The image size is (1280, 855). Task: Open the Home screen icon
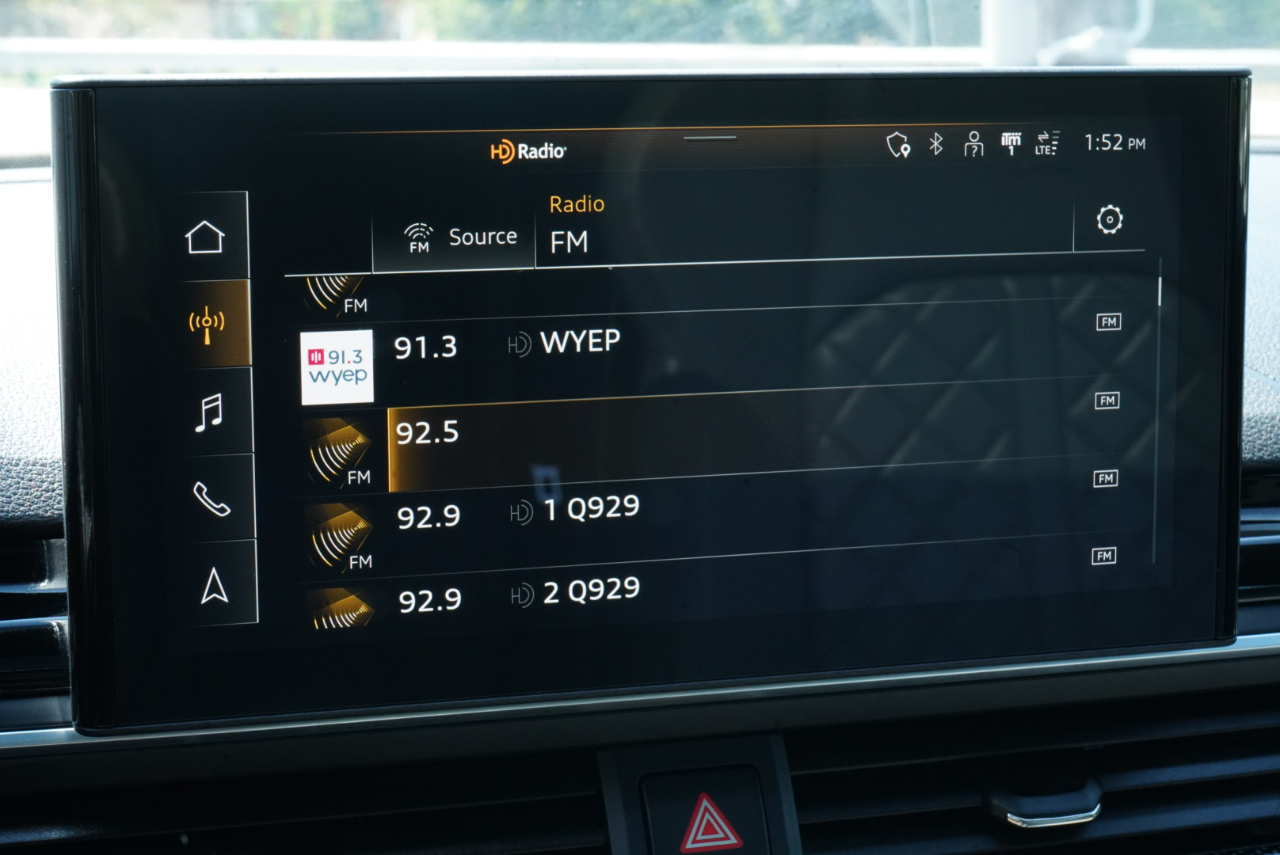pyautogui.click(x=205, y=238)
